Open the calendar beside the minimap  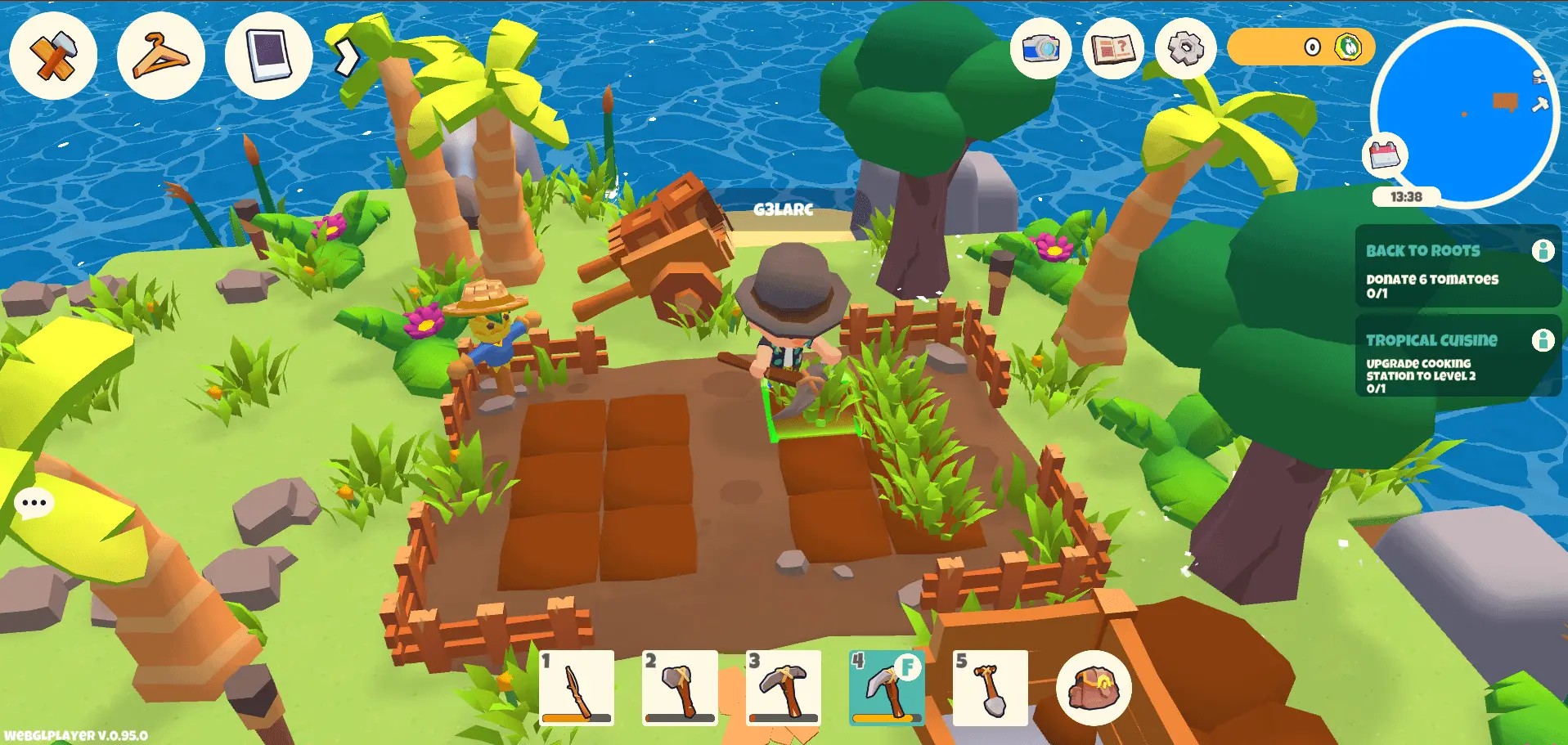tap(1384, 155)
